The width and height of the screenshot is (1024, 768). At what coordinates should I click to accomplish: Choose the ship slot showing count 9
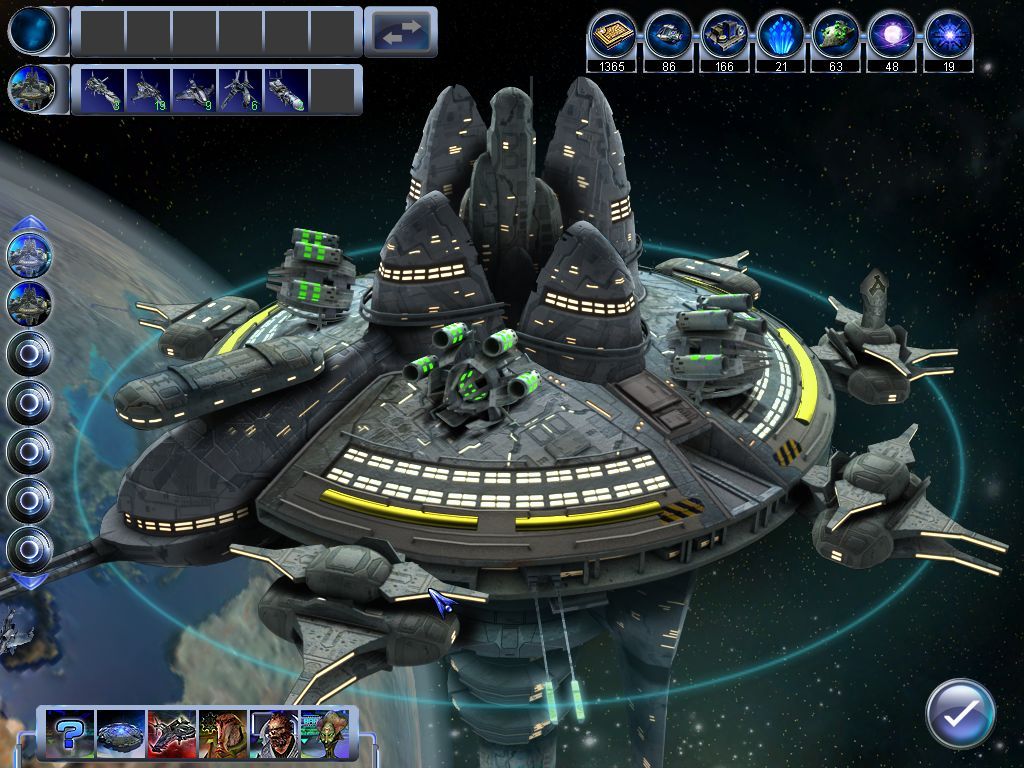coord(194,89)
